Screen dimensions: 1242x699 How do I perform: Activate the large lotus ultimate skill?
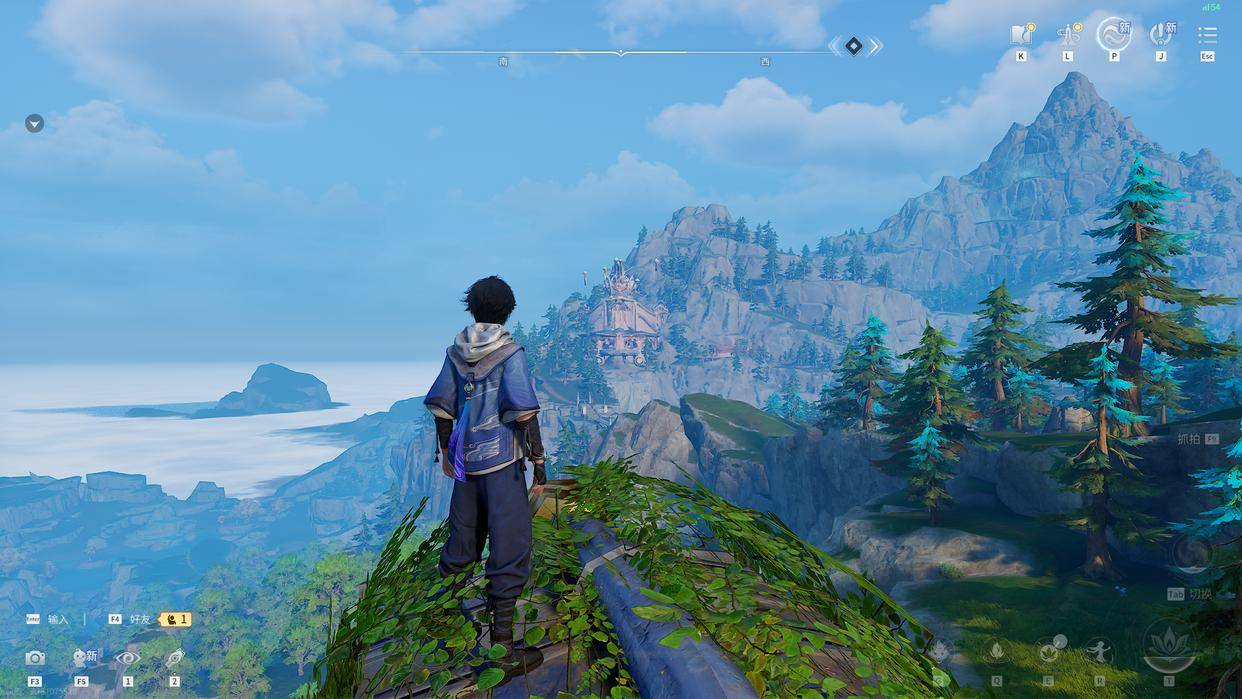pos(1168,645)
